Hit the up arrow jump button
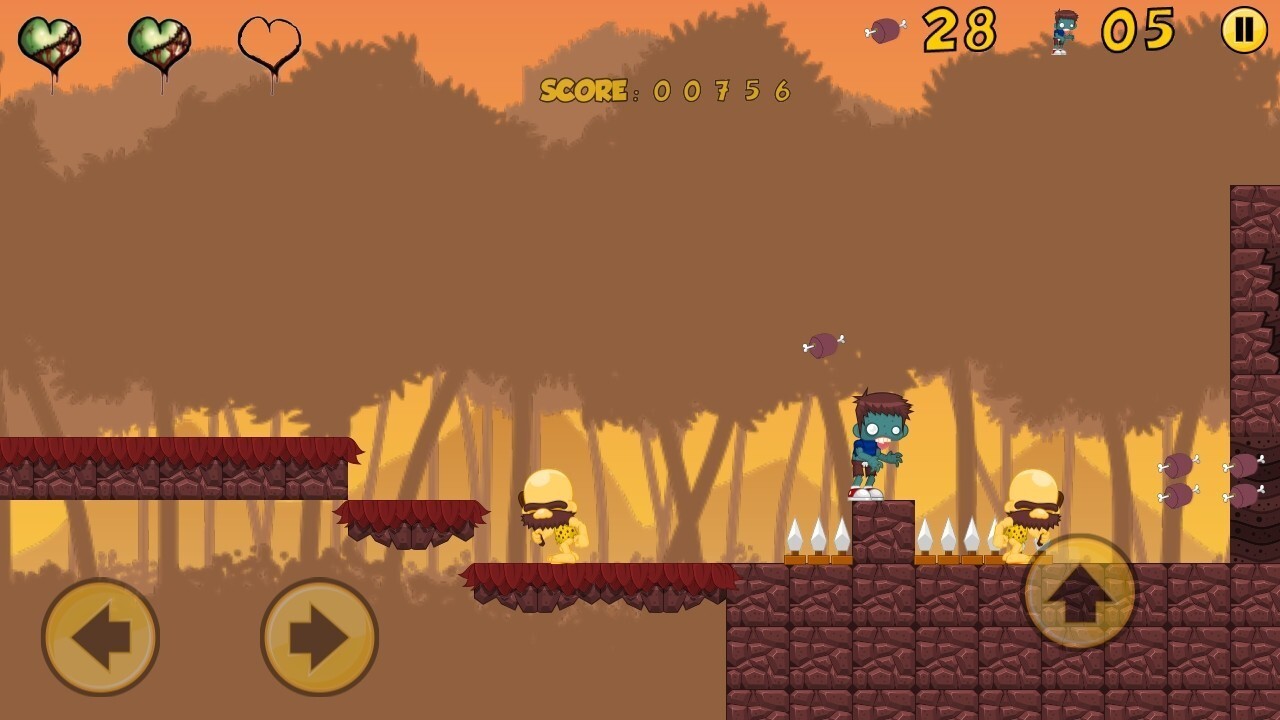The height and width of the screenshot is (720, 1280). coord(1080,592)
